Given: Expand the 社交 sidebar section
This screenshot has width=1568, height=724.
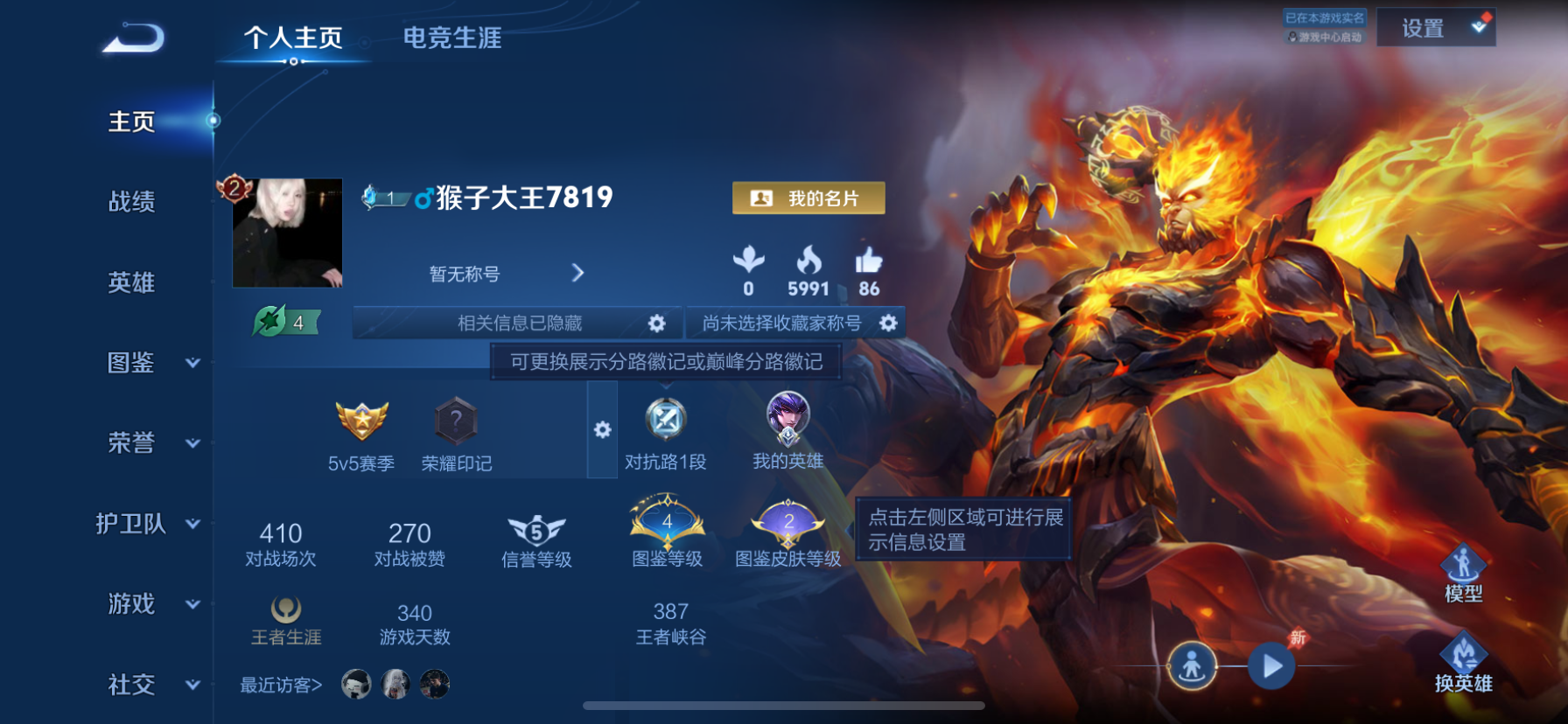Looking at the screenshot, I should point(131,686).
